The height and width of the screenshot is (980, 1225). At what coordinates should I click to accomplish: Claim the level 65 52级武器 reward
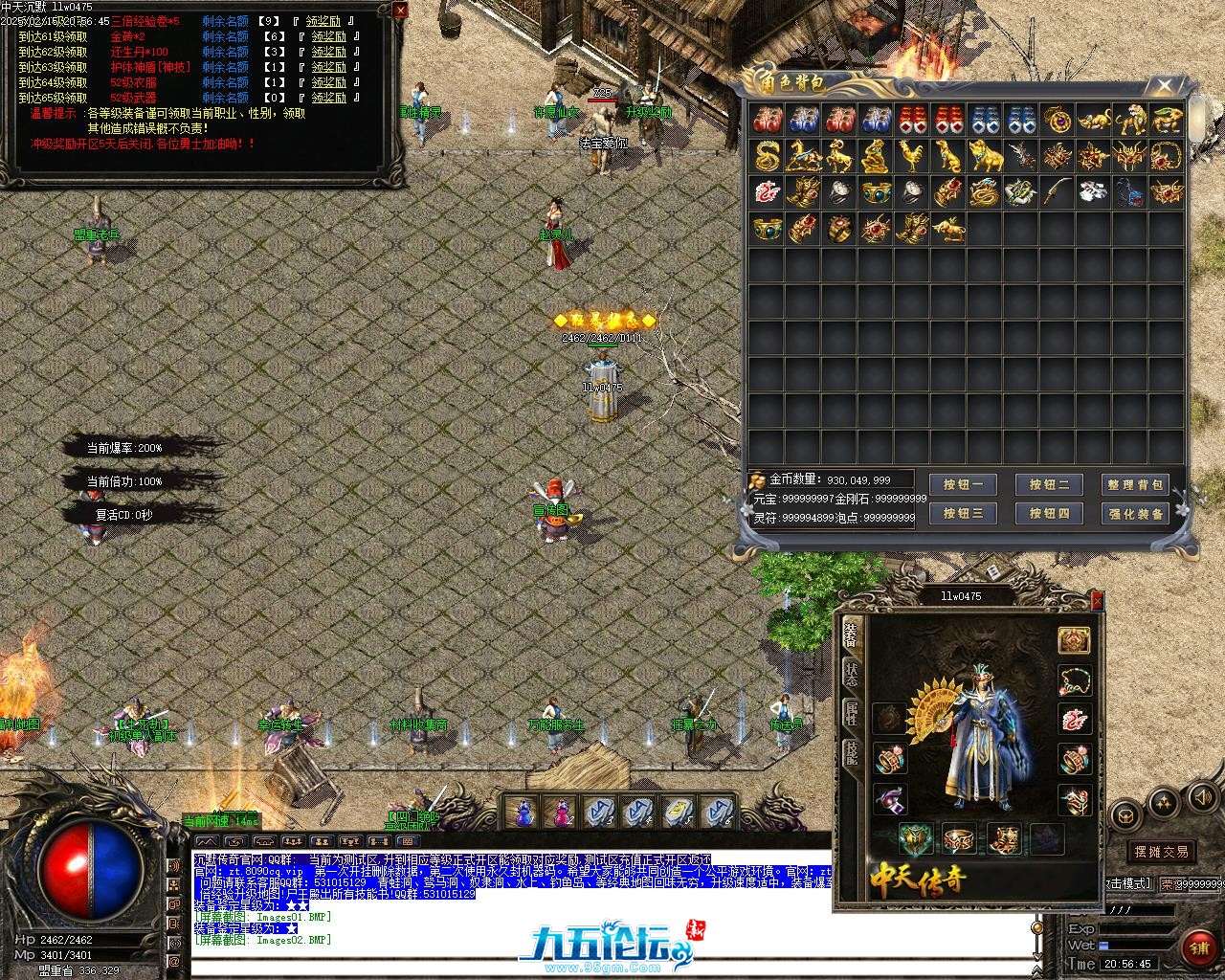328,98
